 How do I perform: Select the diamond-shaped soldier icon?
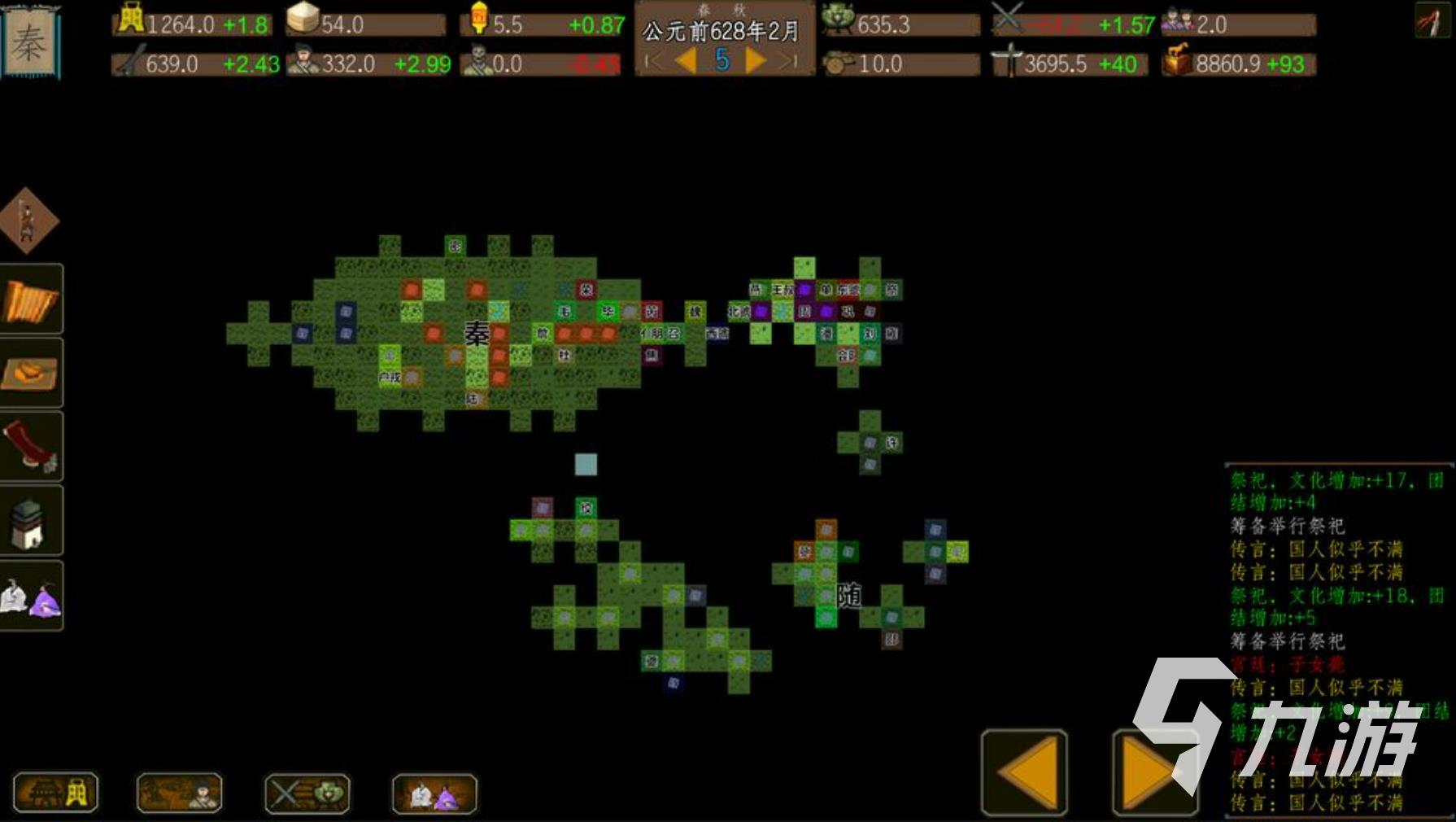[x=28, y=220]
